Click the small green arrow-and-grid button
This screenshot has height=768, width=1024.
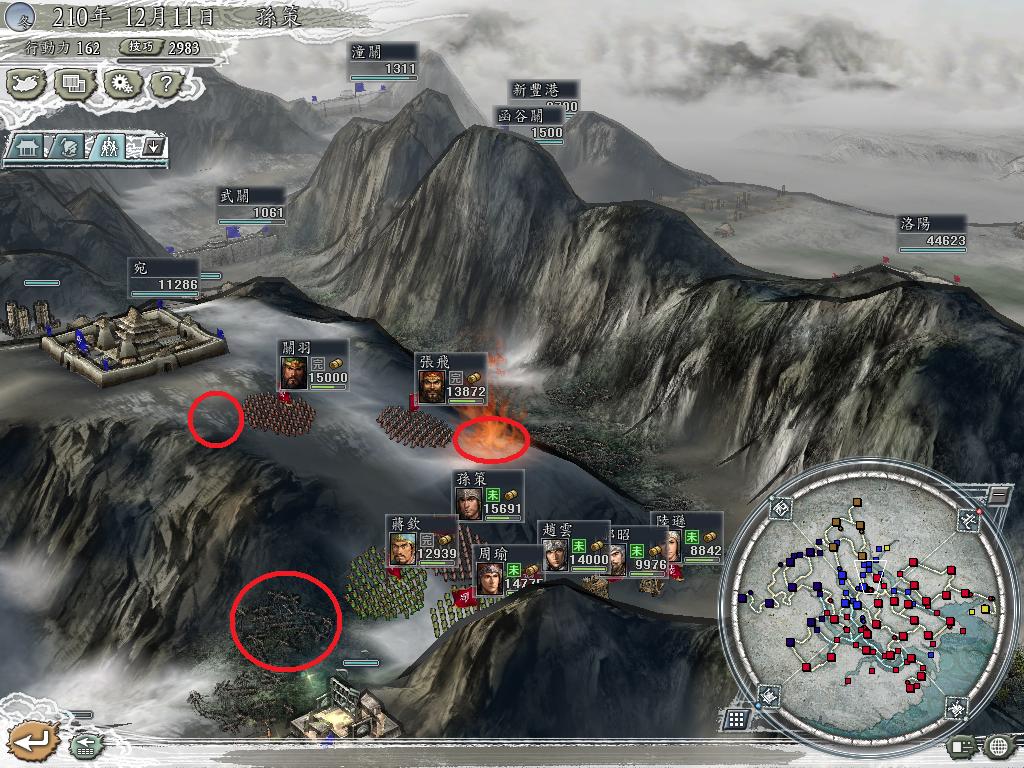pyautogui.click(x=84, y=744)
